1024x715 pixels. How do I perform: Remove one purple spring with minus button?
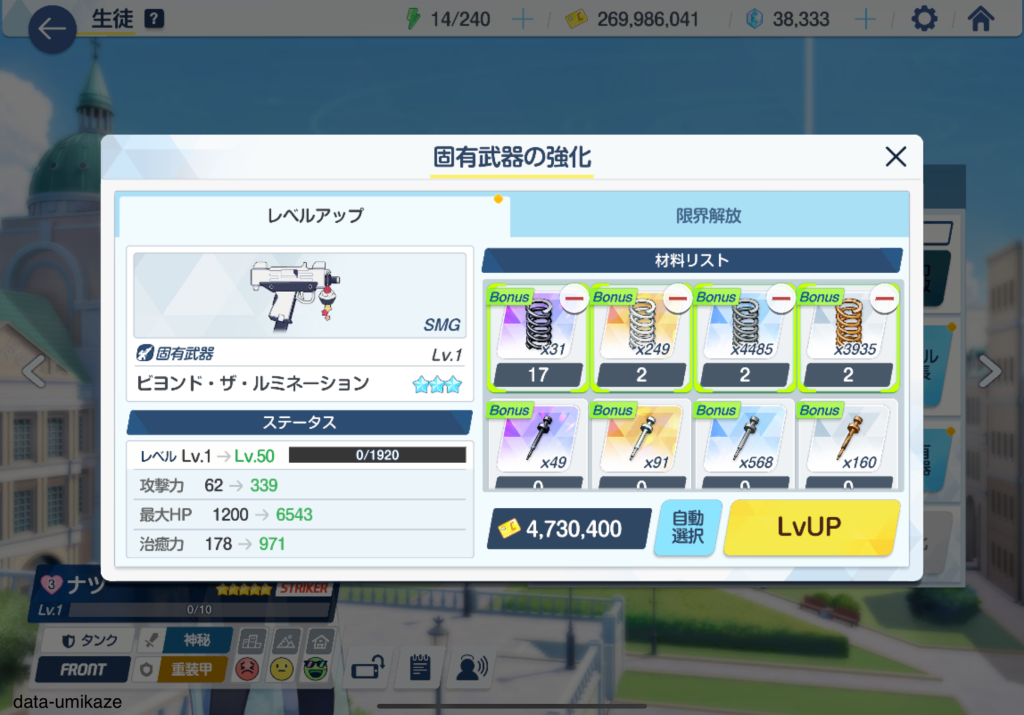click(x=574, y=297)
